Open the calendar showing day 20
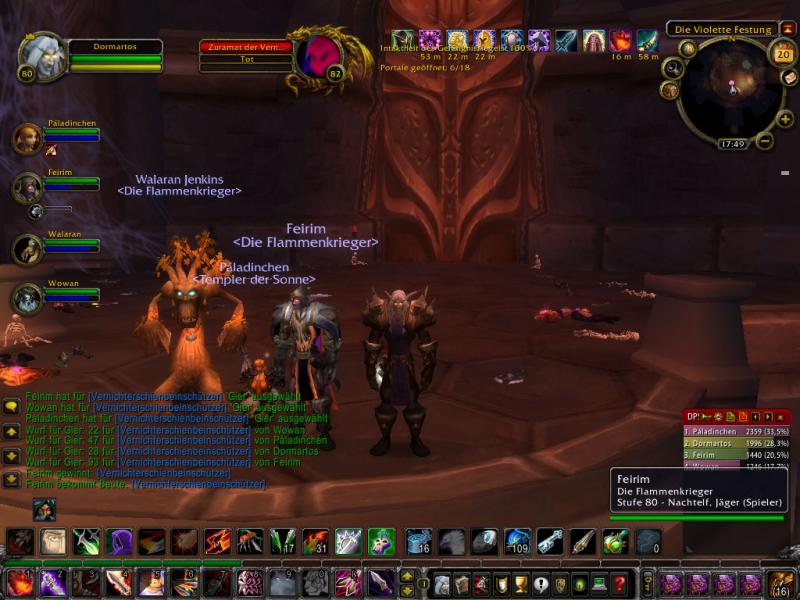The height and width of the screenshot is (600, 800). click(783, 54)
